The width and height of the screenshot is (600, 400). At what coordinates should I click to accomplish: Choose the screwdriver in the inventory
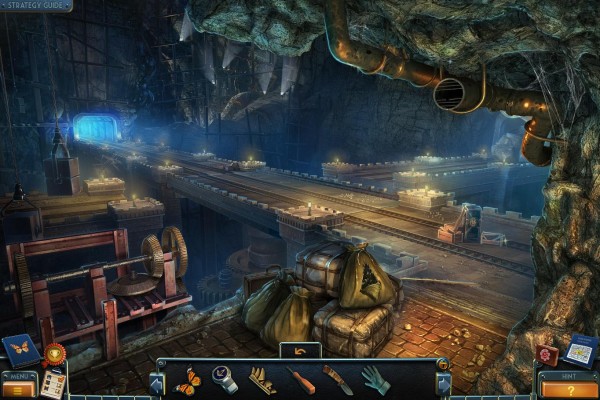(301, 381)
